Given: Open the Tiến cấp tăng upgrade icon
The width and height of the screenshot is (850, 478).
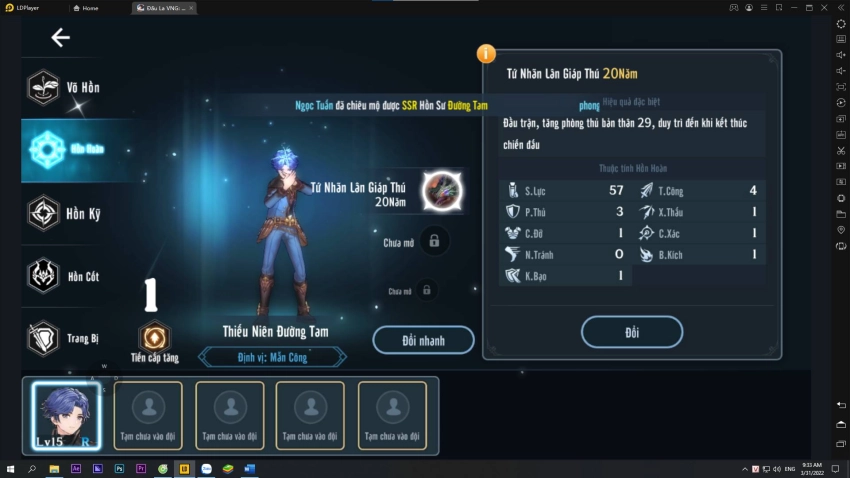Looking at the screenshot, I should click(154, 338).
